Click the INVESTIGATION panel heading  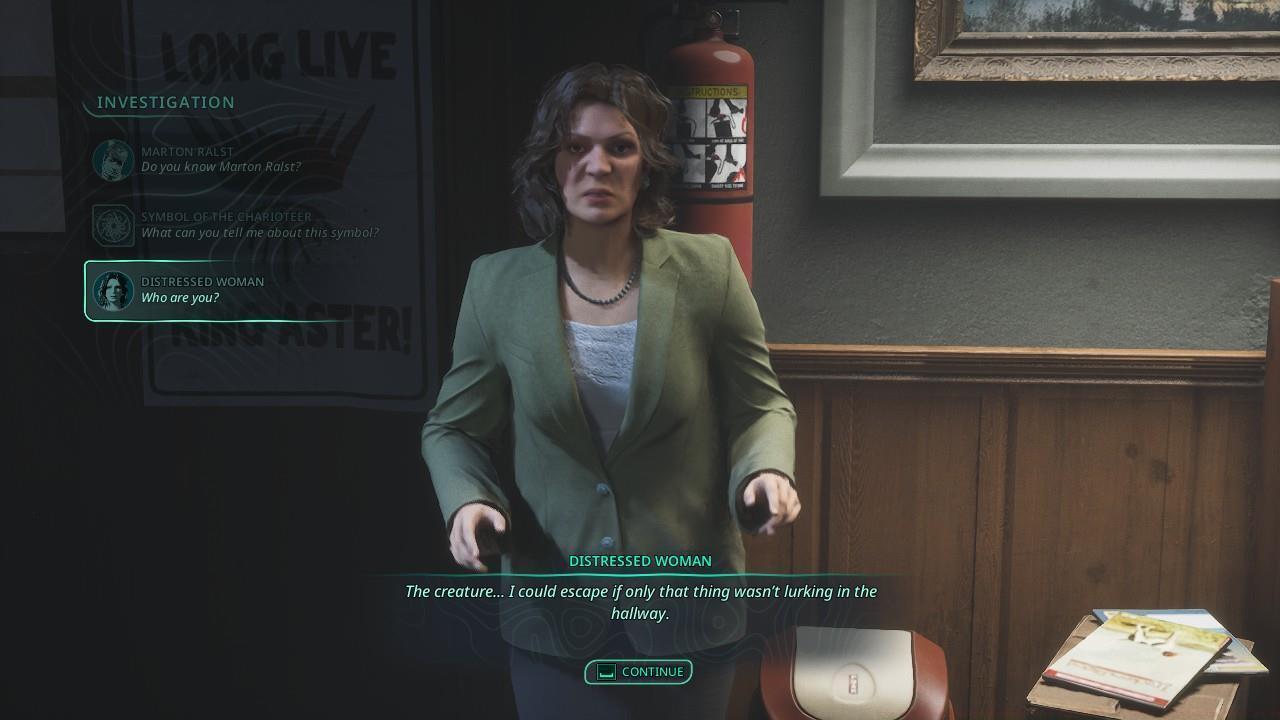166,102
